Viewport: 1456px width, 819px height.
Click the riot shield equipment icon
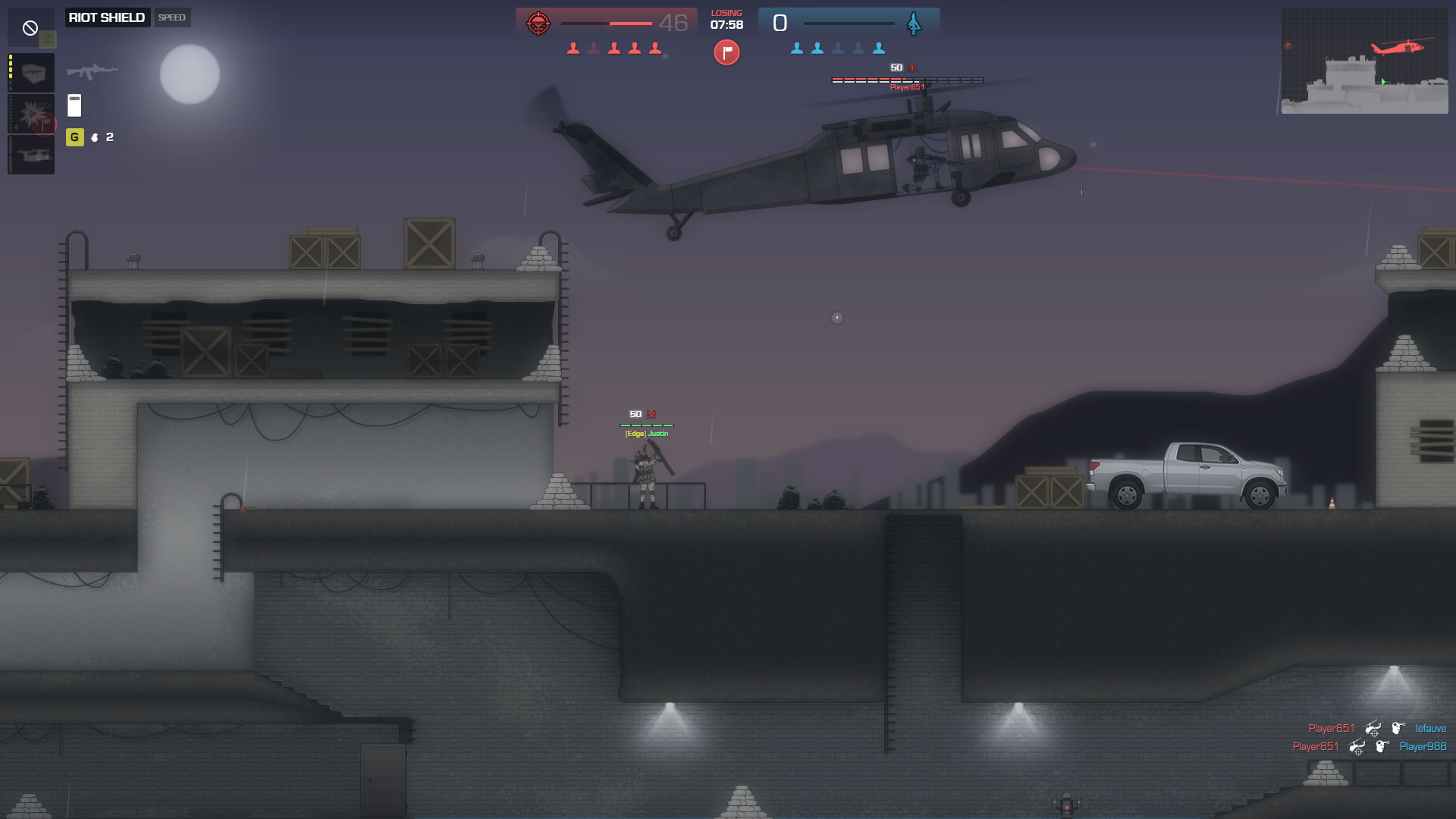(x=74, y=105)
